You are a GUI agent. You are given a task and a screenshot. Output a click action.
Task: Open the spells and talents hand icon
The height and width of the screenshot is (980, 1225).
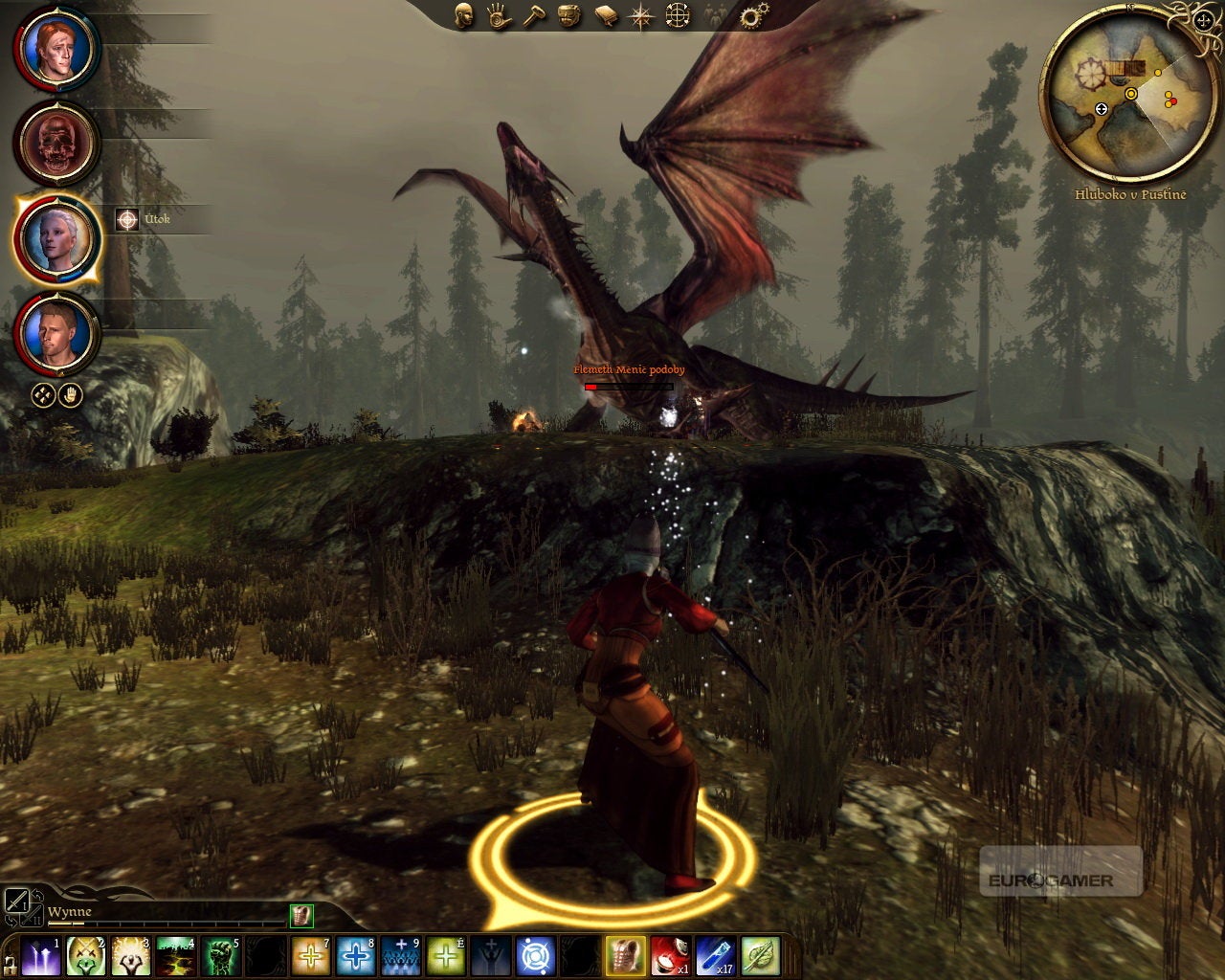tap(499, 15)
